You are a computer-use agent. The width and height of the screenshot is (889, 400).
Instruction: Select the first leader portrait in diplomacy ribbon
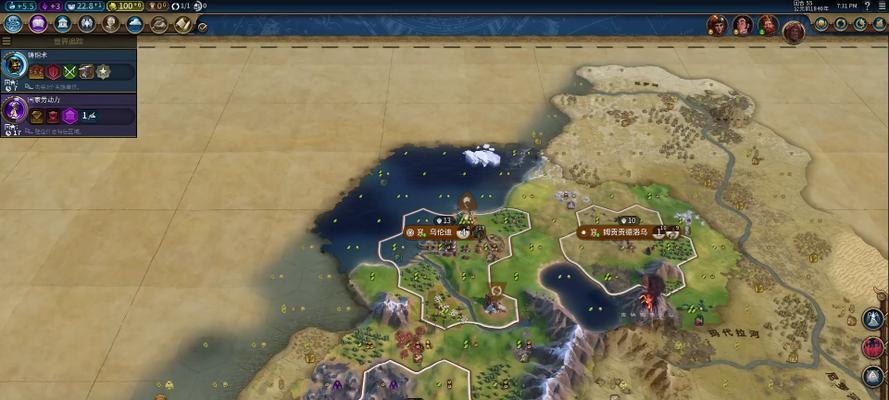[716, 24]
